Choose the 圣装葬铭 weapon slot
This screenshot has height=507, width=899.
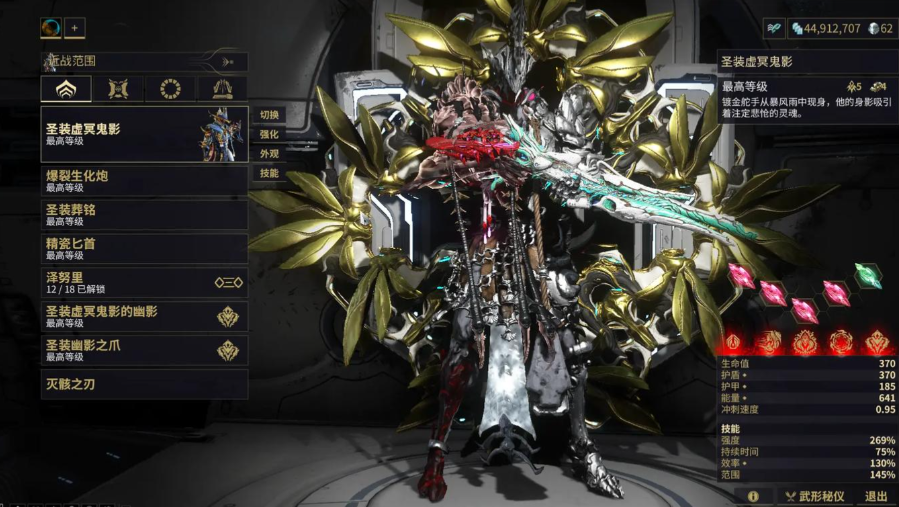pyautogui.click(x=145, y=215)
